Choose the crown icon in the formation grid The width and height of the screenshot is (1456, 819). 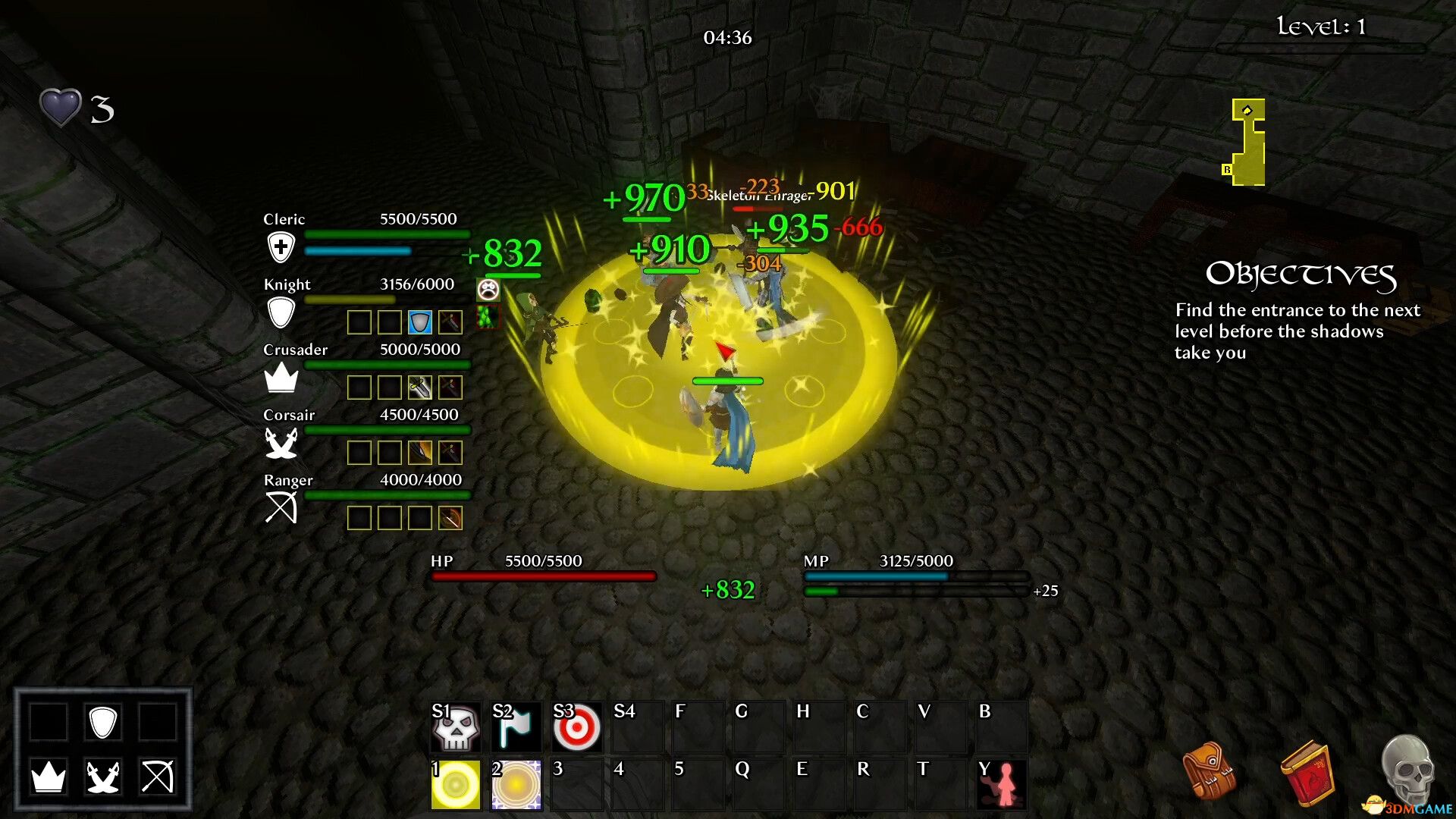click(49, 777)
